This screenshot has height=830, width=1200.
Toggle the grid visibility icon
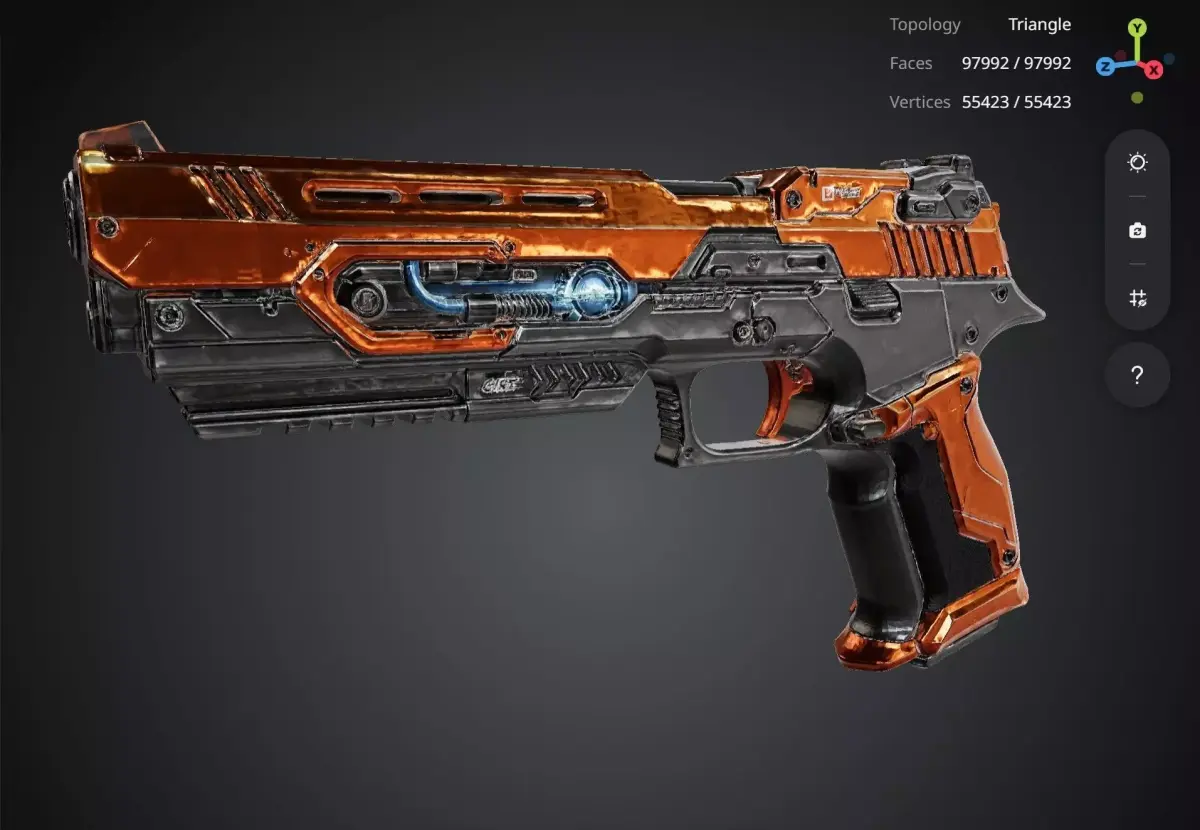click(1137, 298)
